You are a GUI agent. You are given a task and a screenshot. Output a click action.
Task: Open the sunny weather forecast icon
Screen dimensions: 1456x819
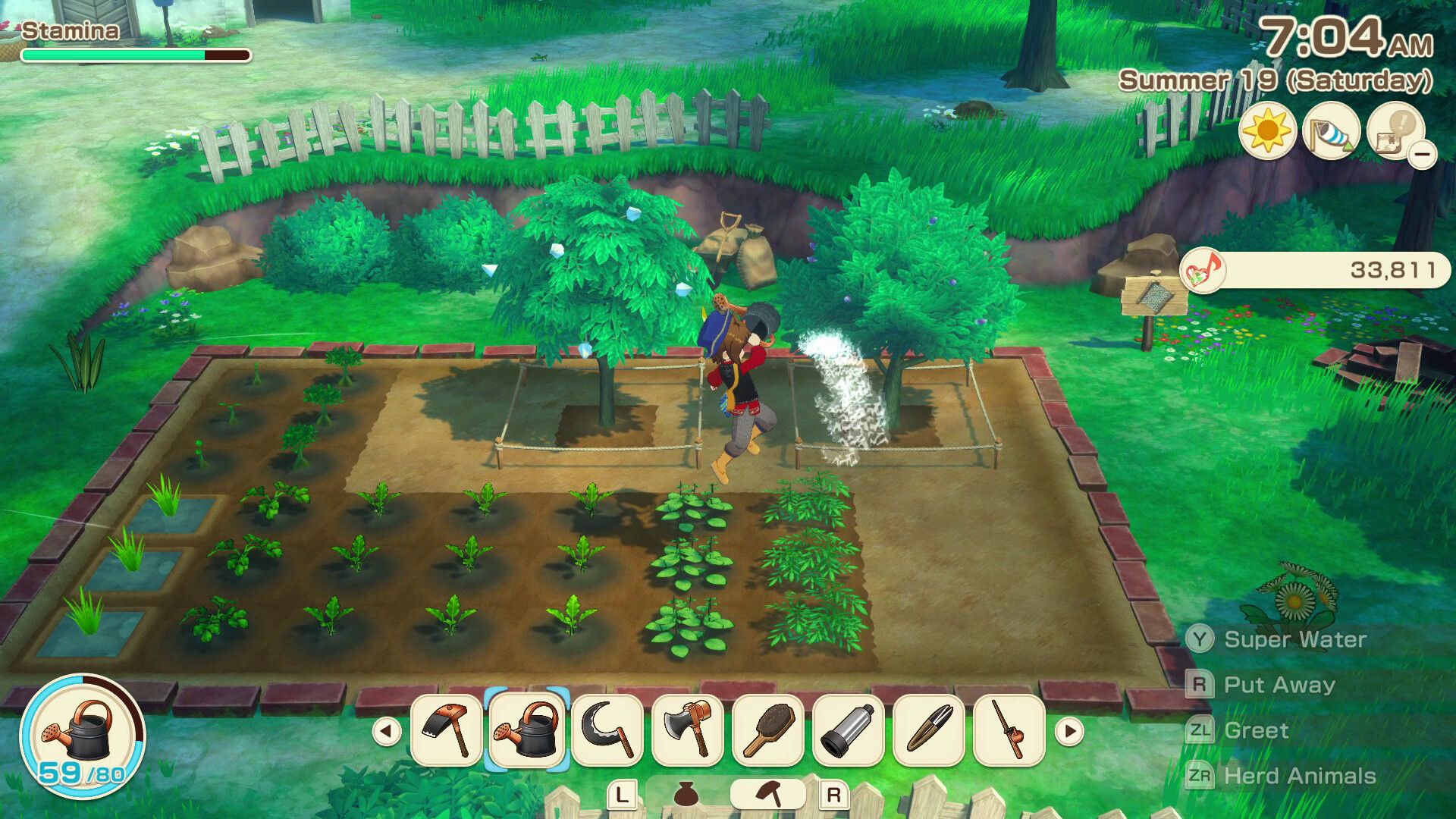coord(1268,134)
